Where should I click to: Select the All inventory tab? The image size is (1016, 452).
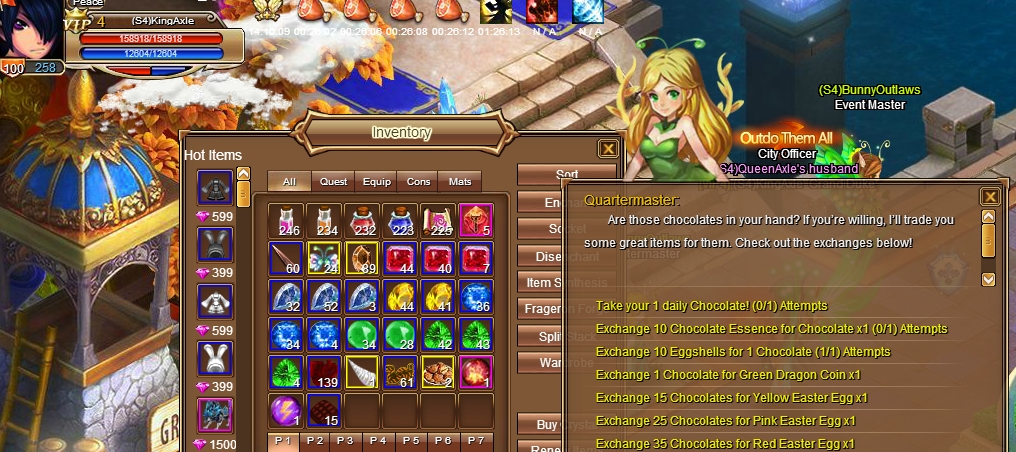tap(289, 182)
